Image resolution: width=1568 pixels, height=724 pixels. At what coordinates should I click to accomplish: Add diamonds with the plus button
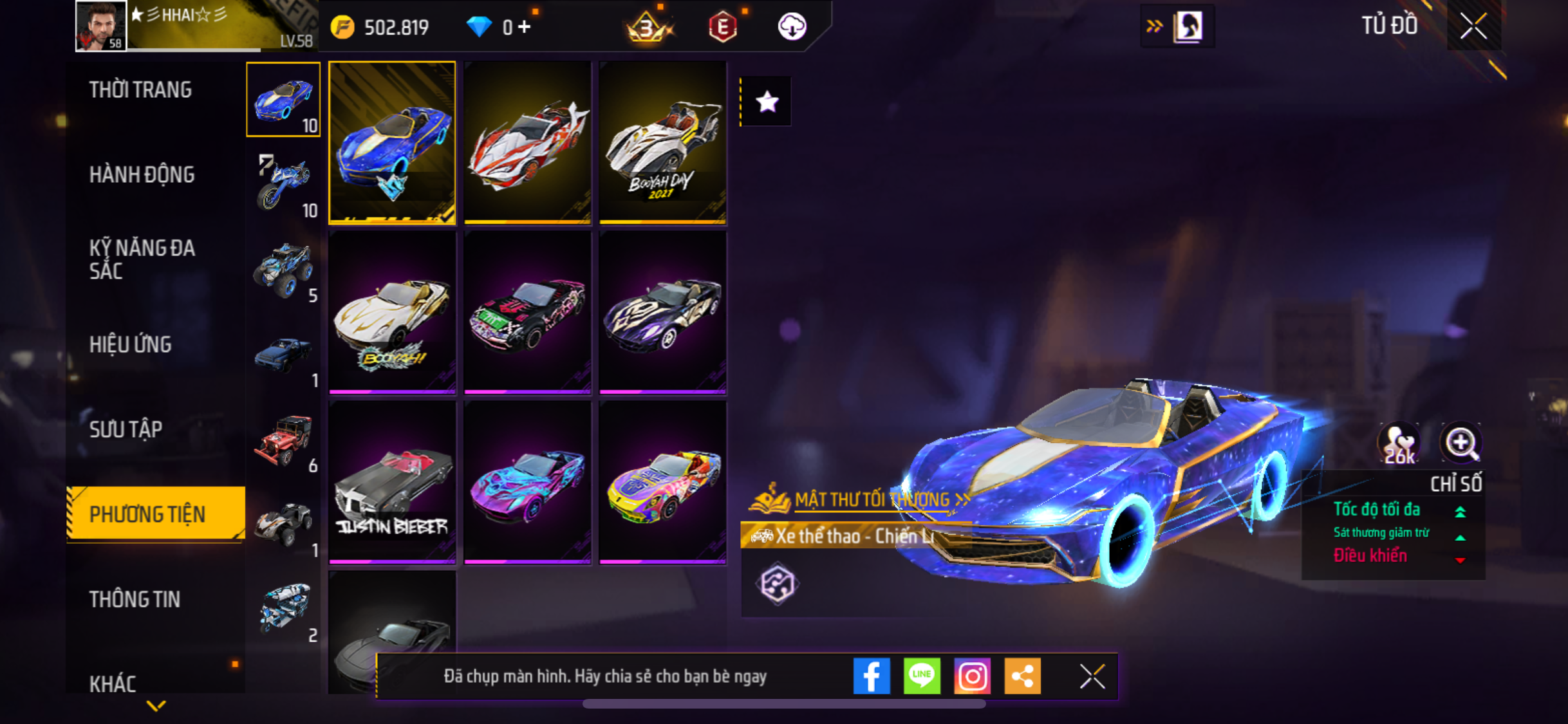[x=525, y=27]
